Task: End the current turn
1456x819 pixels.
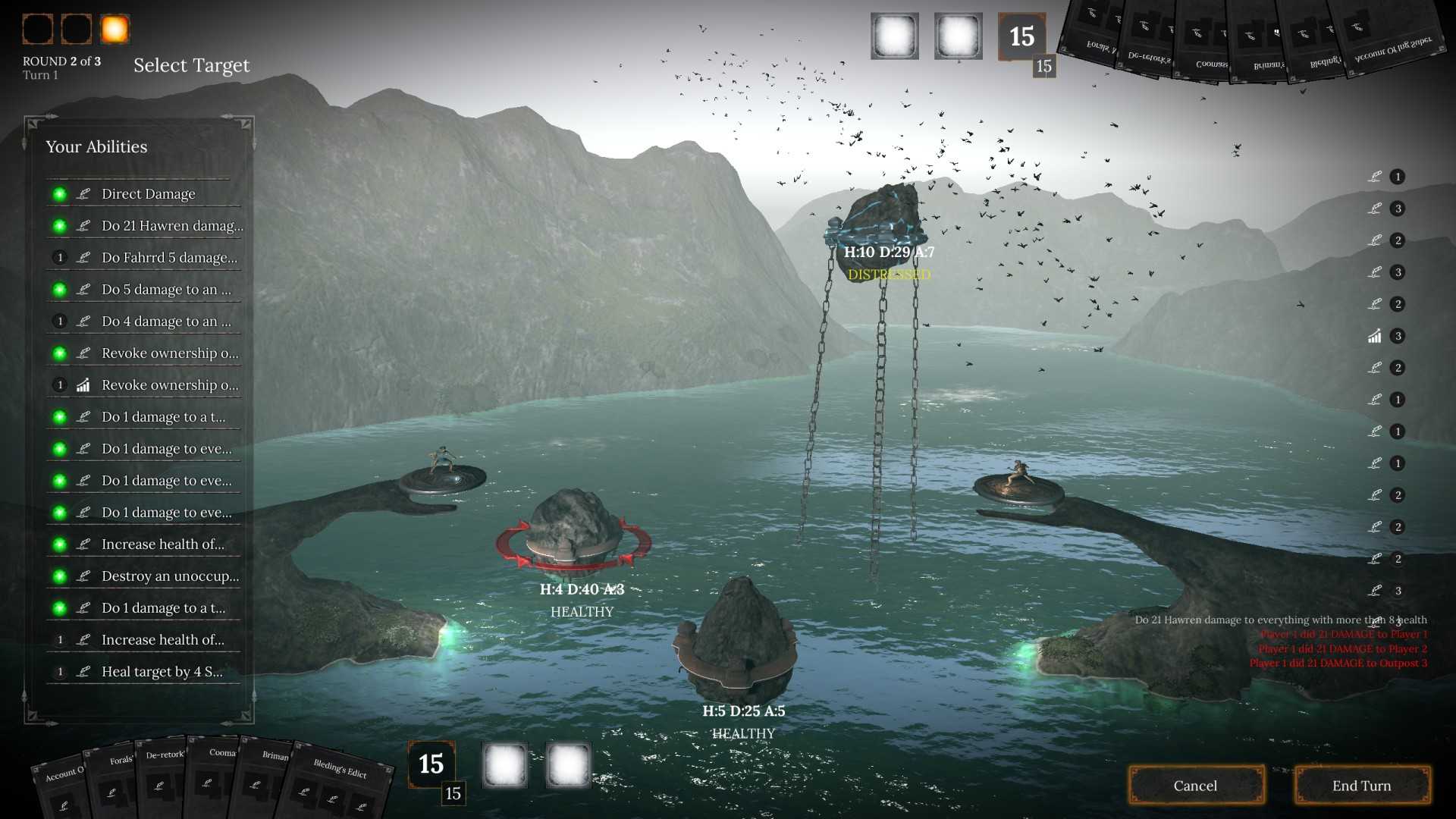Action: 1361,786
